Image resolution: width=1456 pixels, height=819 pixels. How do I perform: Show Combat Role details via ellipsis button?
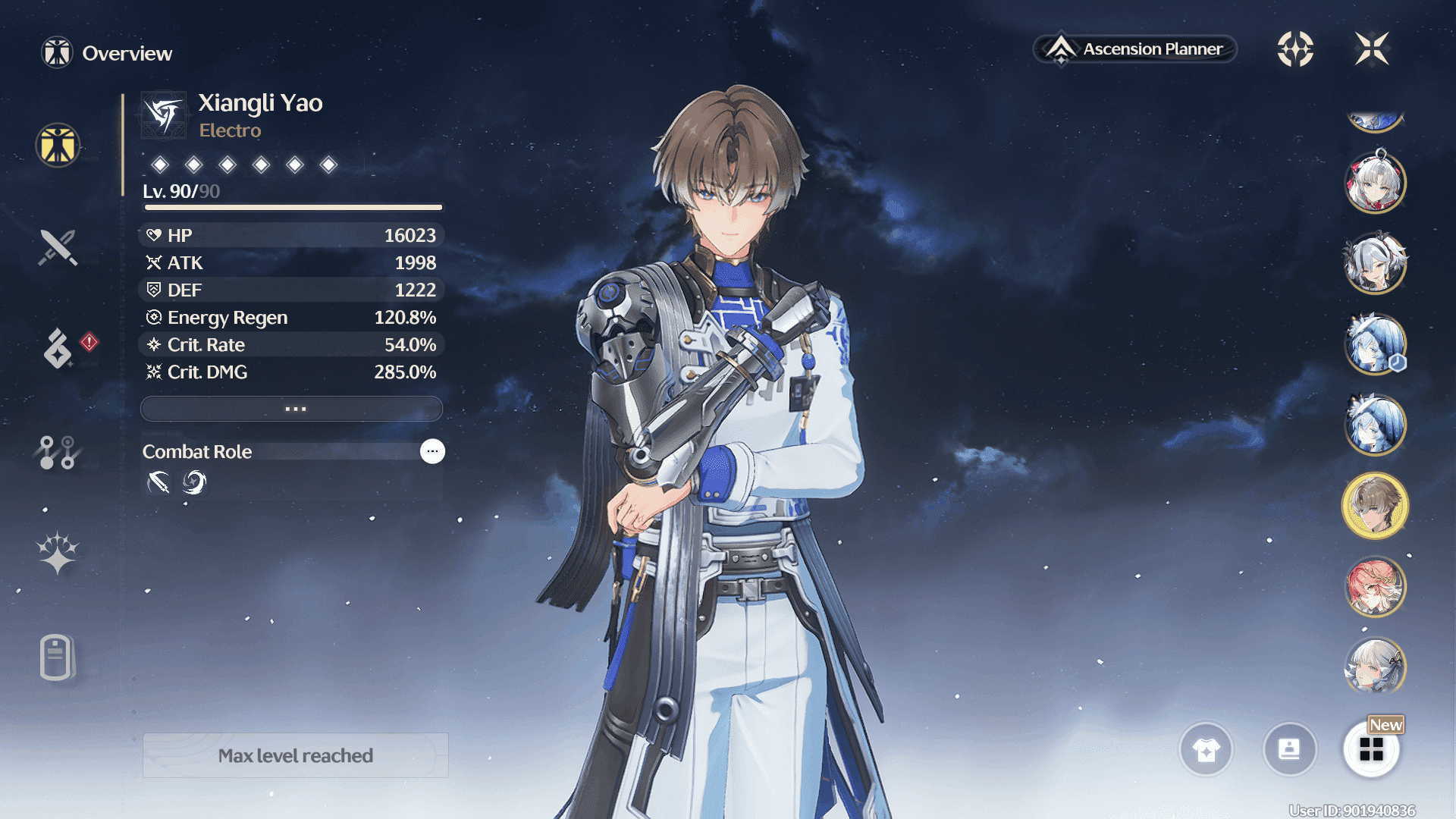point(432,451)
